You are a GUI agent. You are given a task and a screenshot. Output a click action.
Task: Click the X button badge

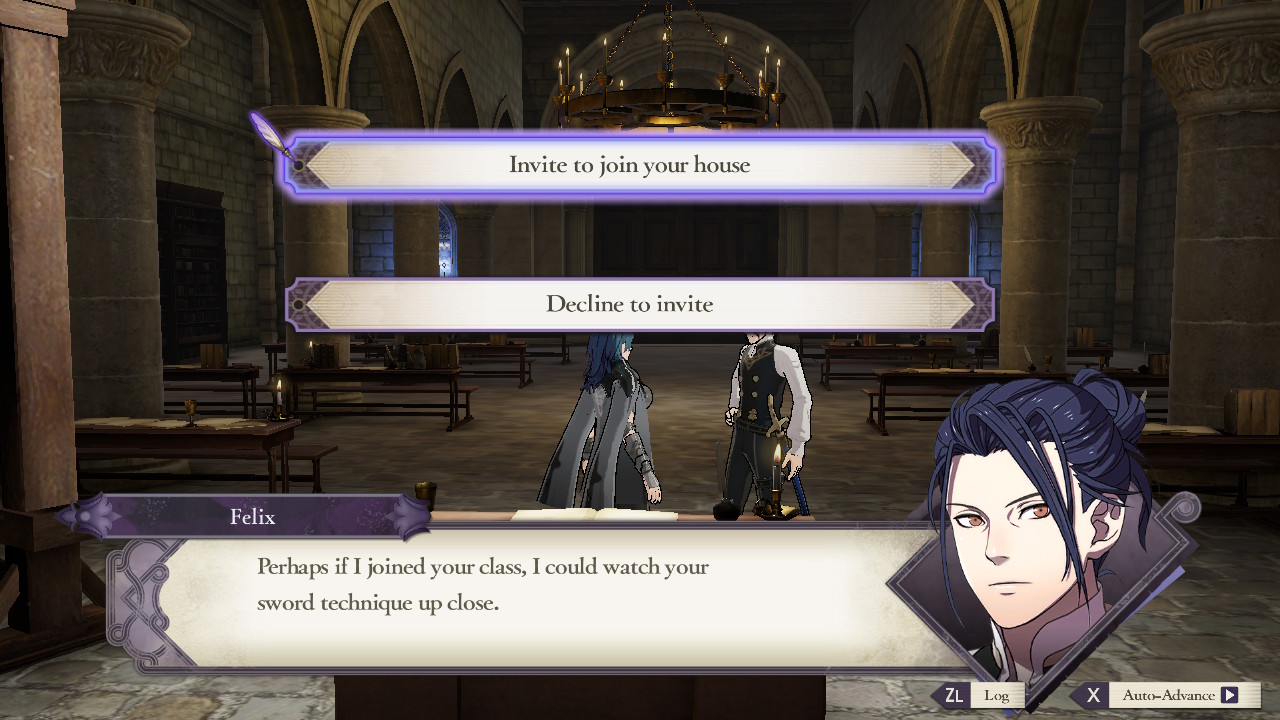click(x=1094, y=694)
